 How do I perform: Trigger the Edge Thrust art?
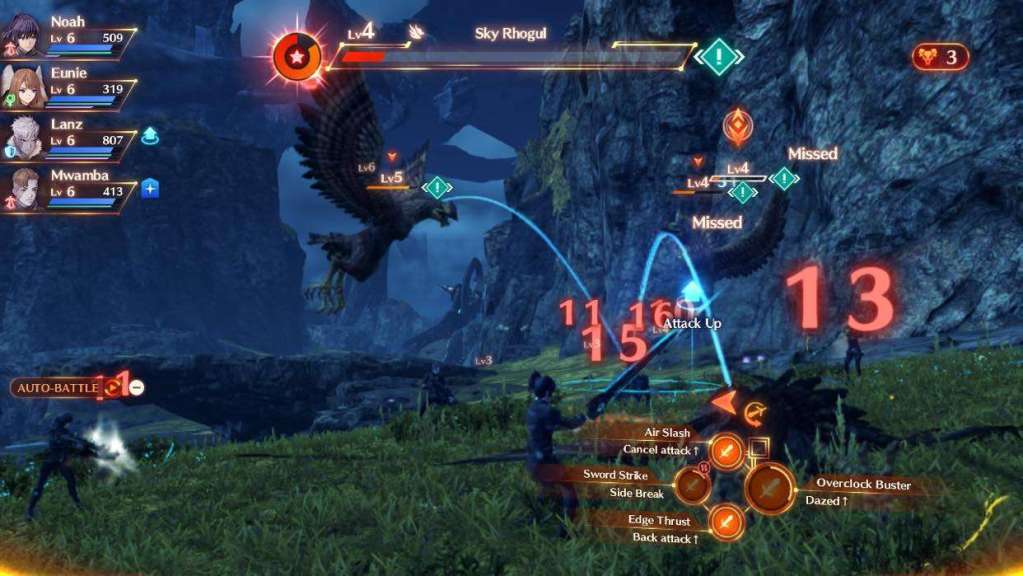[x=728, y=521]
